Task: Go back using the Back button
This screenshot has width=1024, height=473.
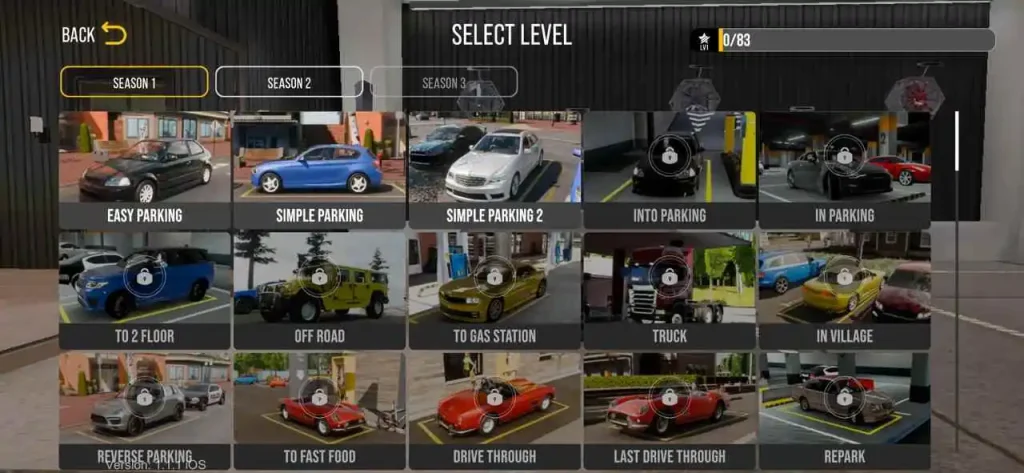Action: pos(94,34)
